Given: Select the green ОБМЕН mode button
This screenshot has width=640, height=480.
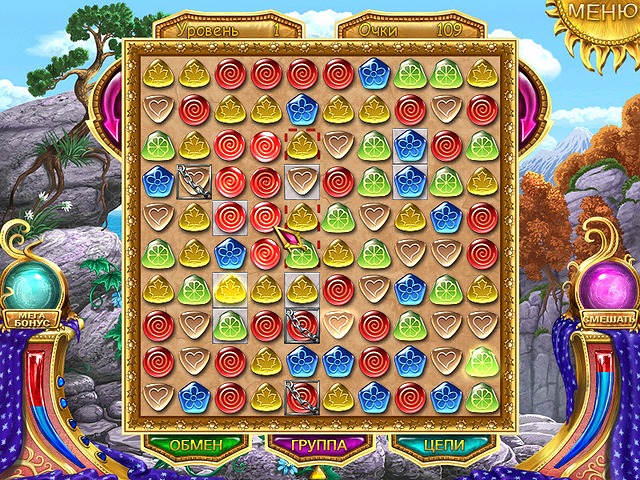Looking at the screenshot, I should 194,444.
